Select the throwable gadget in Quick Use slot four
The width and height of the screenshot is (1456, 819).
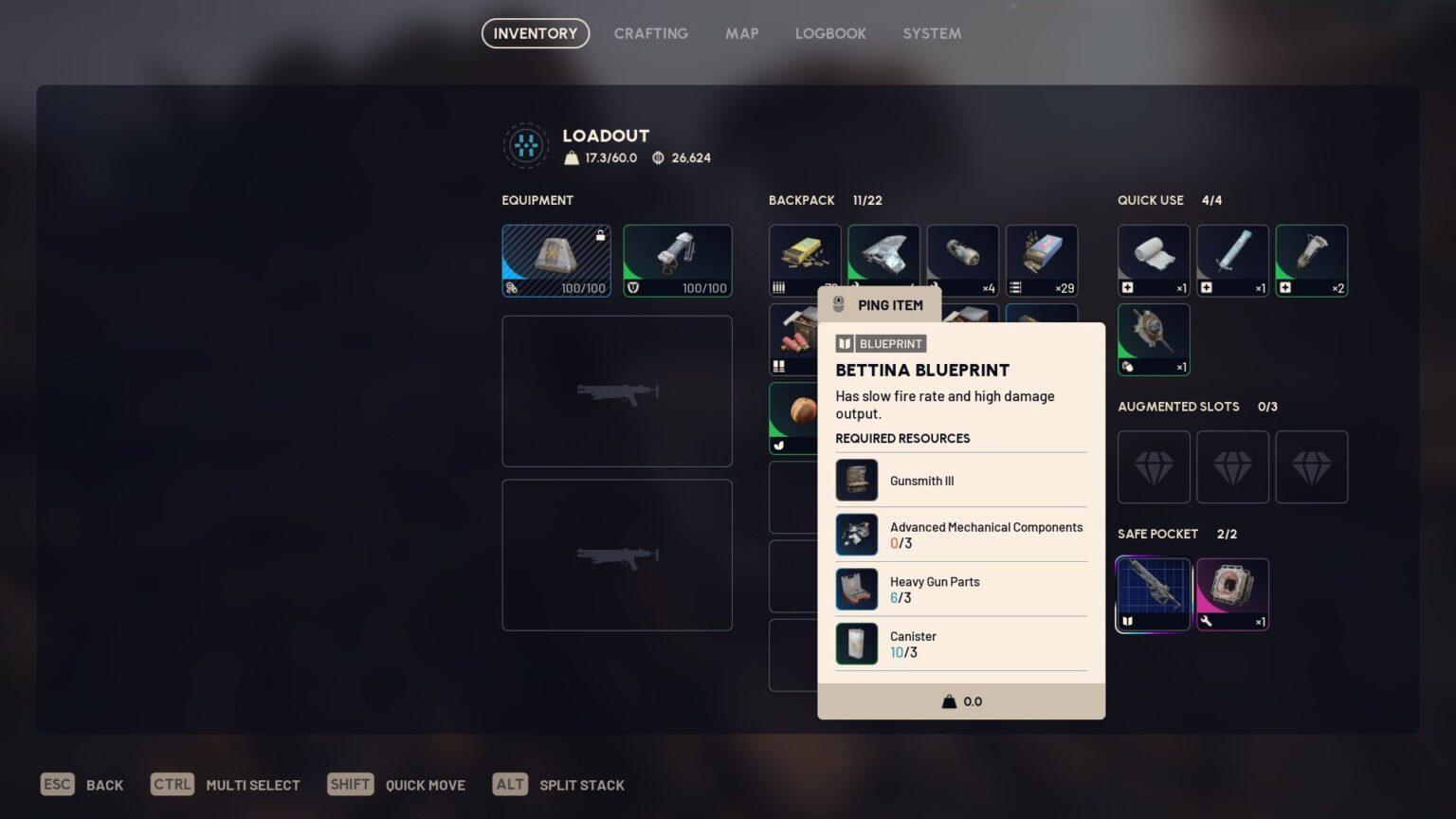(x=1153, y=338)
